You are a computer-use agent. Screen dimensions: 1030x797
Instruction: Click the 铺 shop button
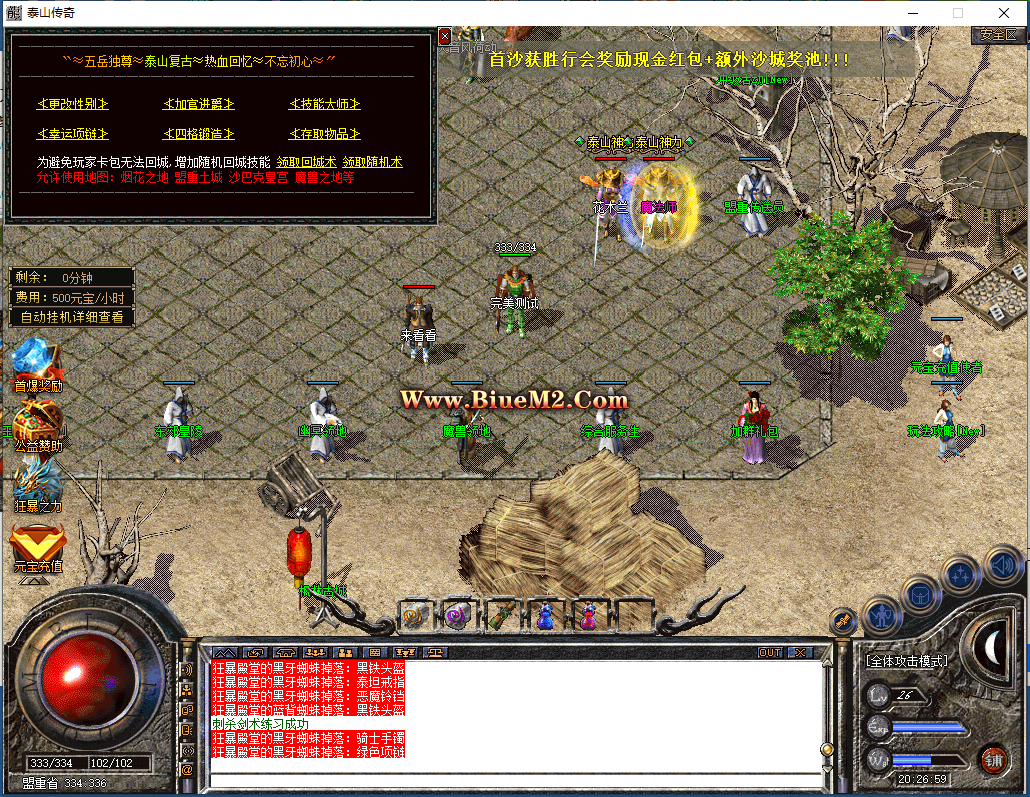coord(992,757)
